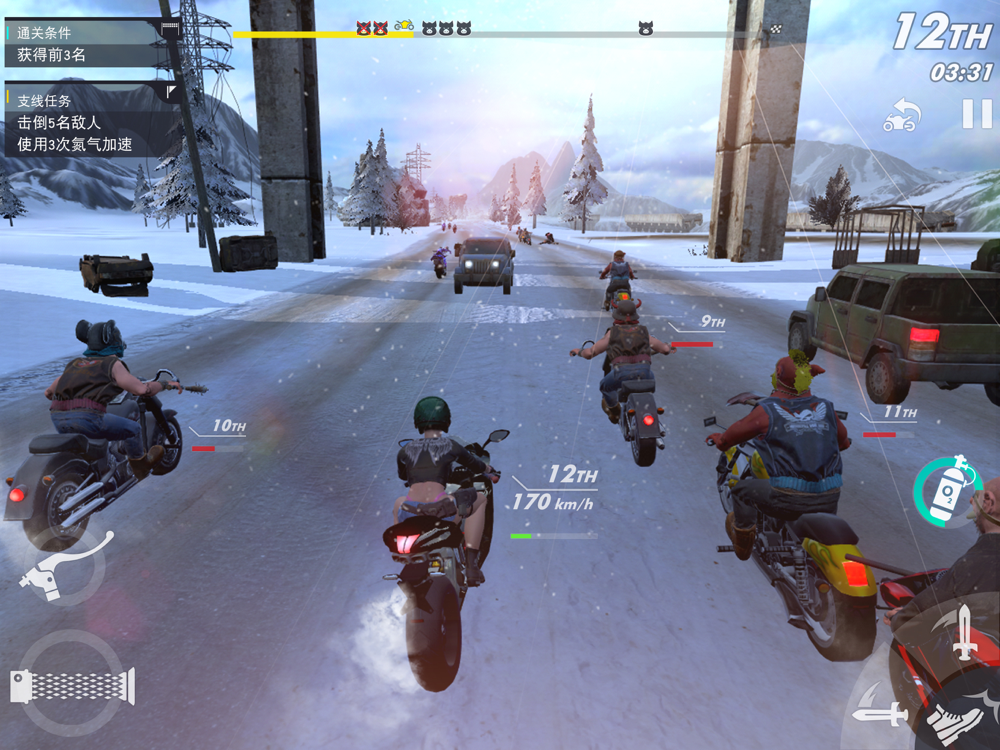Screen dimensions: 1000x750
Task: Tap the throttle grip accelerator
Action: point(71,684)
